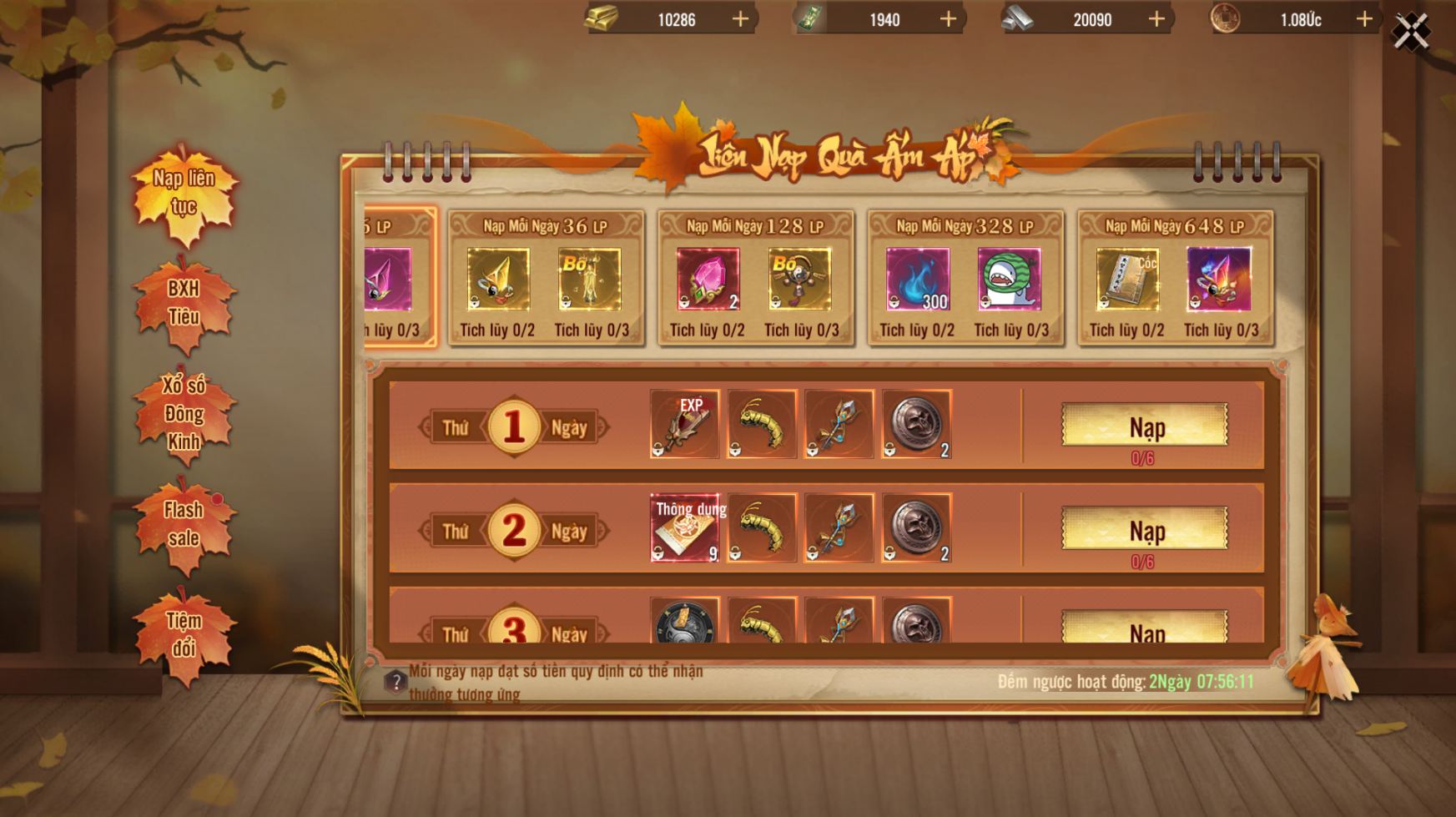Image resolution: width=1456 pixels, height=817 pixels.
Task: Inspect the watermelon shark reward icon
Action: tap(1009, 280)
